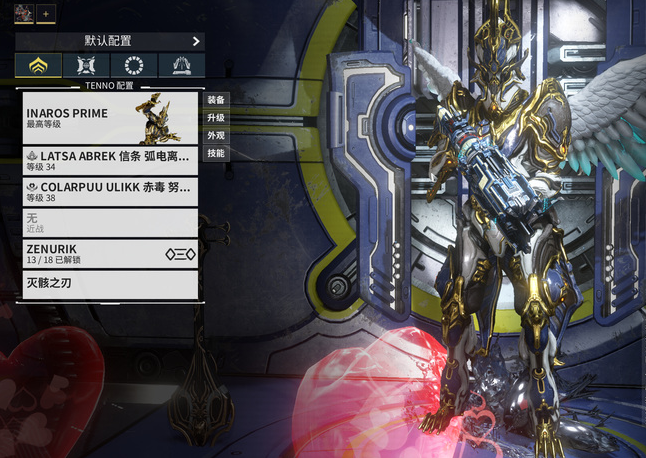Click the plus button beside the avatar
Image resolution: width=646 pixels, height=458 pixels.
pos(46,12)
